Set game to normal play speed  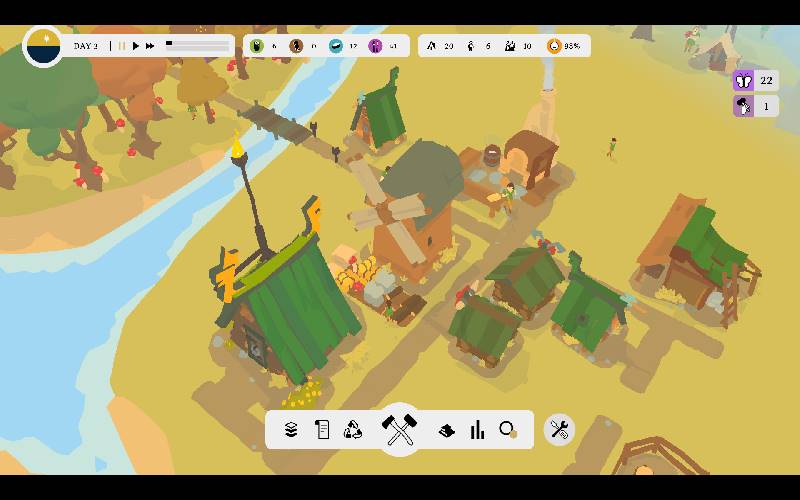137,46
